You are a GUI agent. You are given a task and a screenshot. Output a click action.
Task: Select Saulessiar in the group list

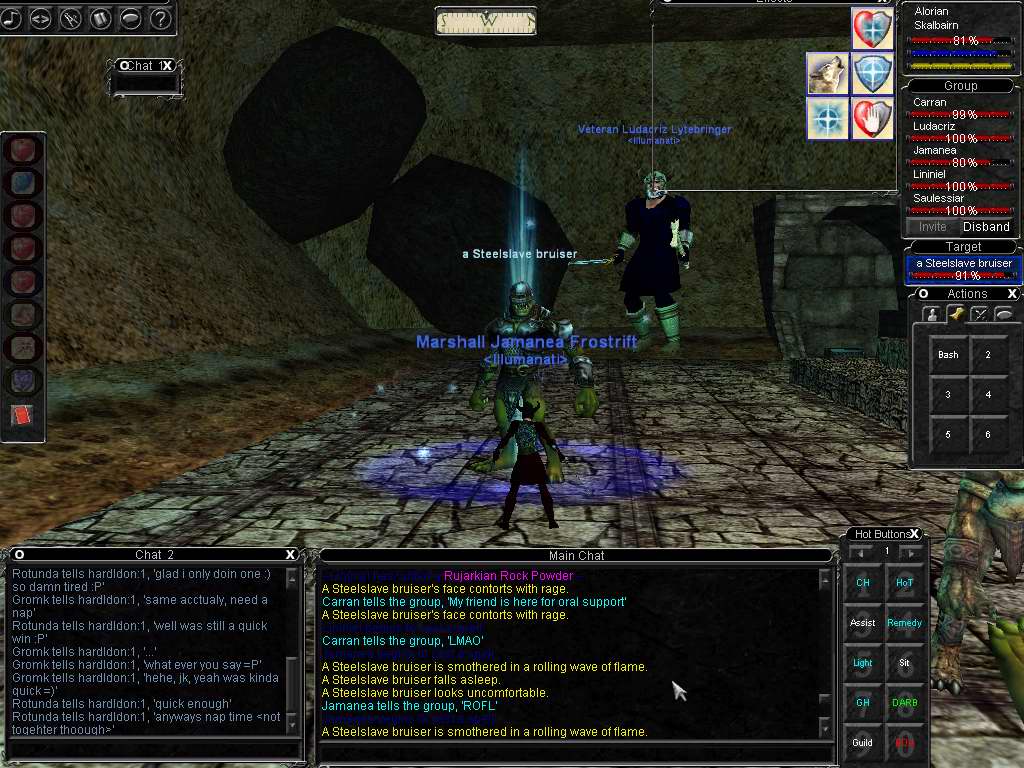click(x=938, y=199)
